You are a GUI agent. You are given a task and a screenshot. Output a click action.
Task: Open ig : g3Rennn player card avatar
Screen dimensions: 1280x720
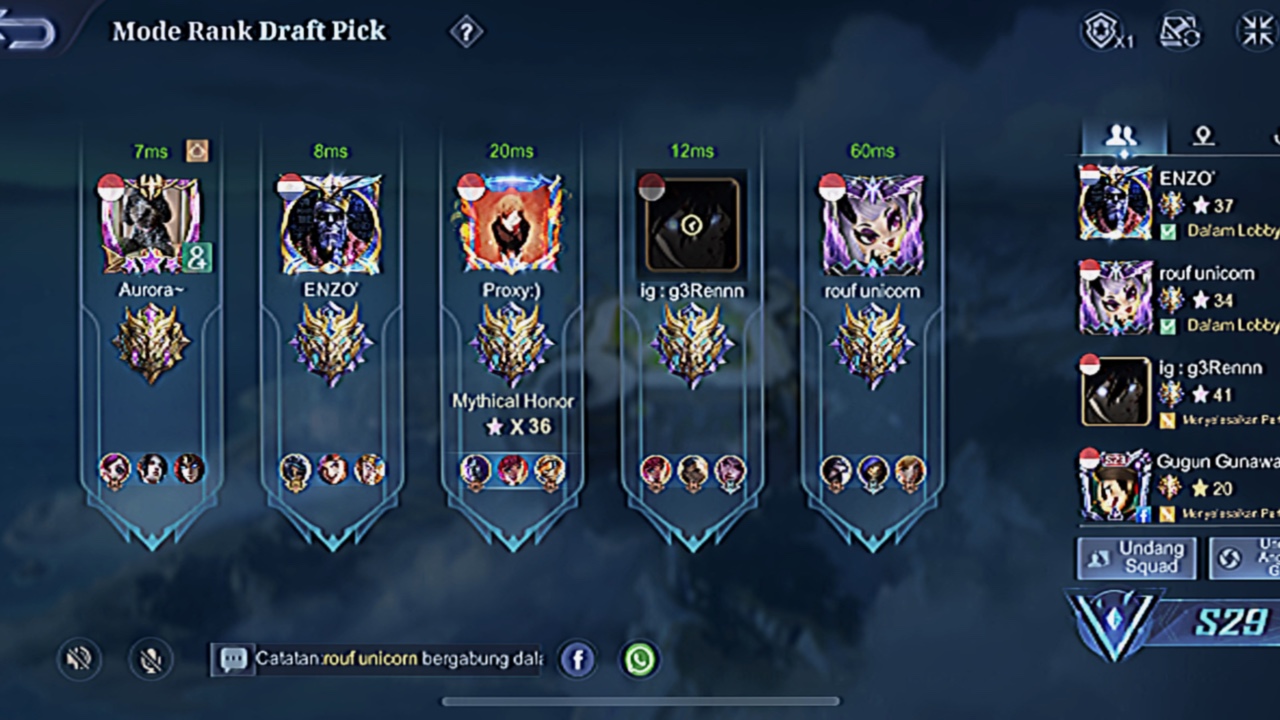[691, 224]
